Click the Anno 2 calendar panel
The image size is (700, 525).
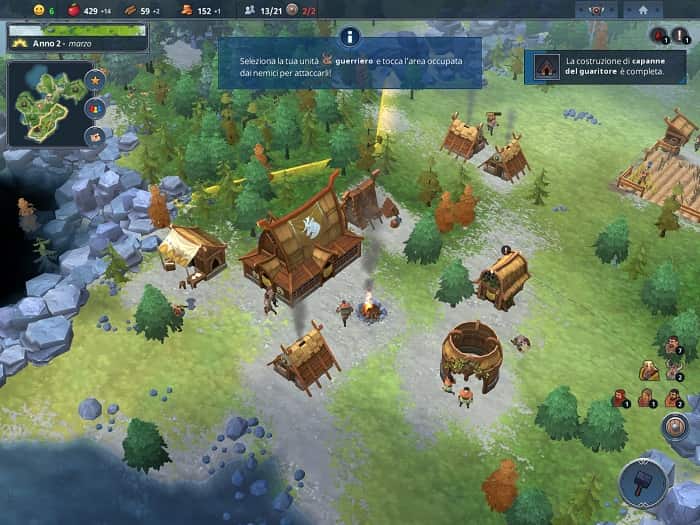[77, 38]
